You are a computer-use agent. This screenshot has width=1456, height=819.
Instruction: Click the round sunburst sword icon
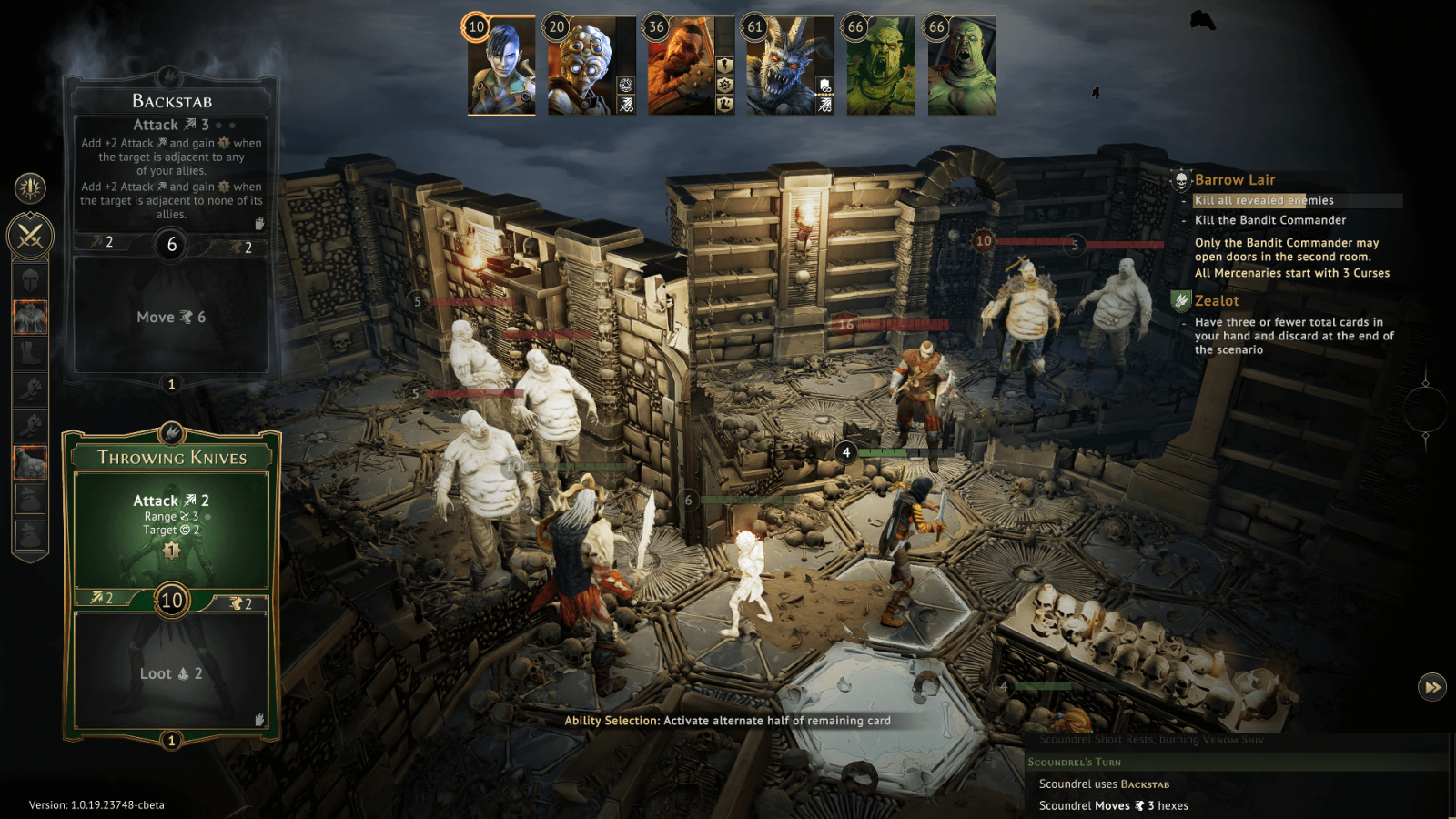point(30,187)
